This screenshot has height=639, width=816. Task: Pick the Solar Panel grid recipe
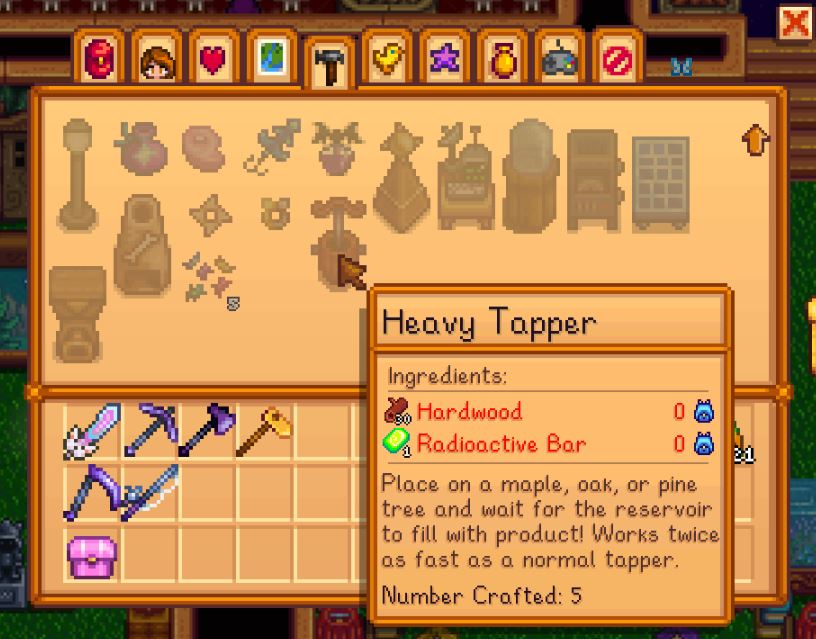(x=662, y=172)
